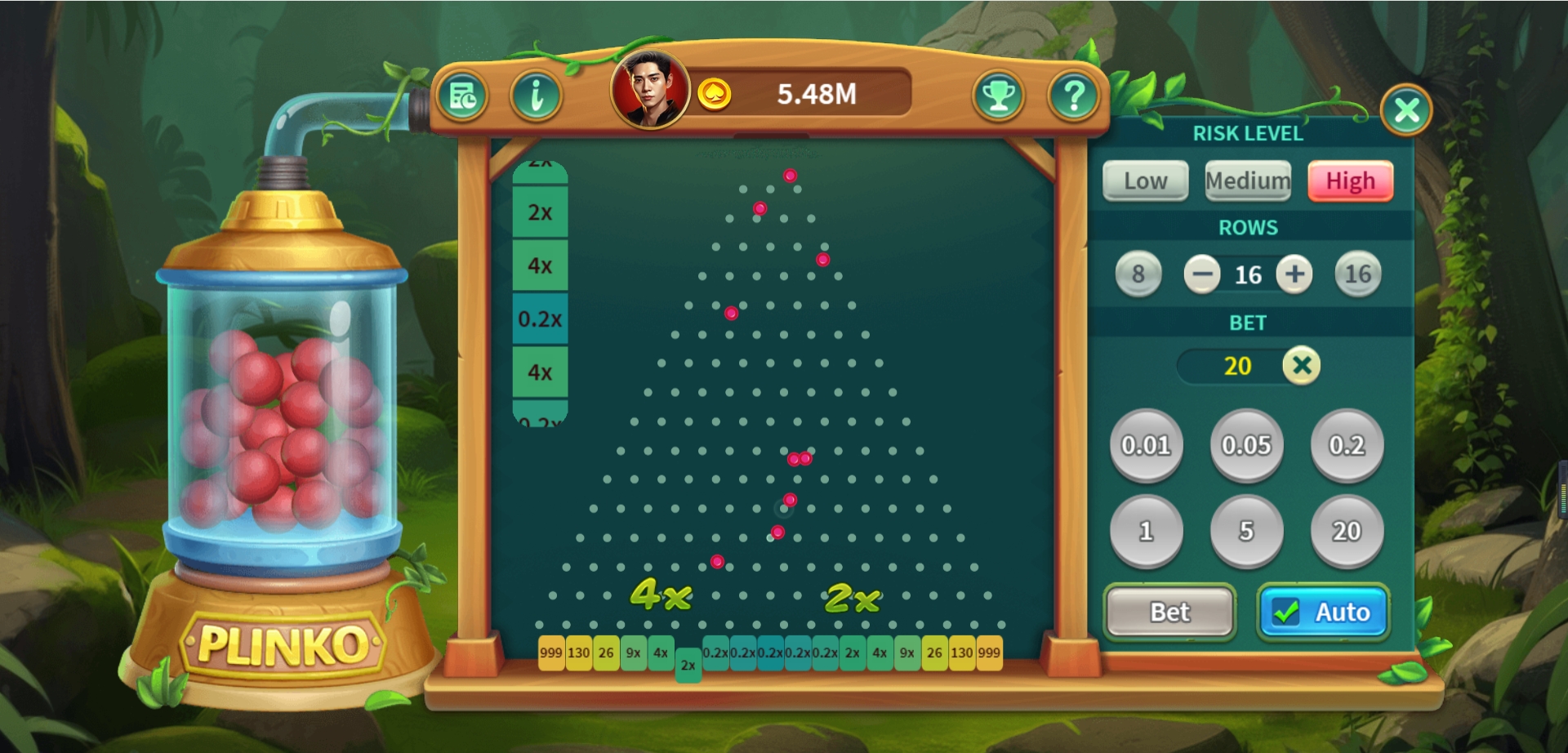
Task: Set risk level to High
Action: coord(1350,181)
